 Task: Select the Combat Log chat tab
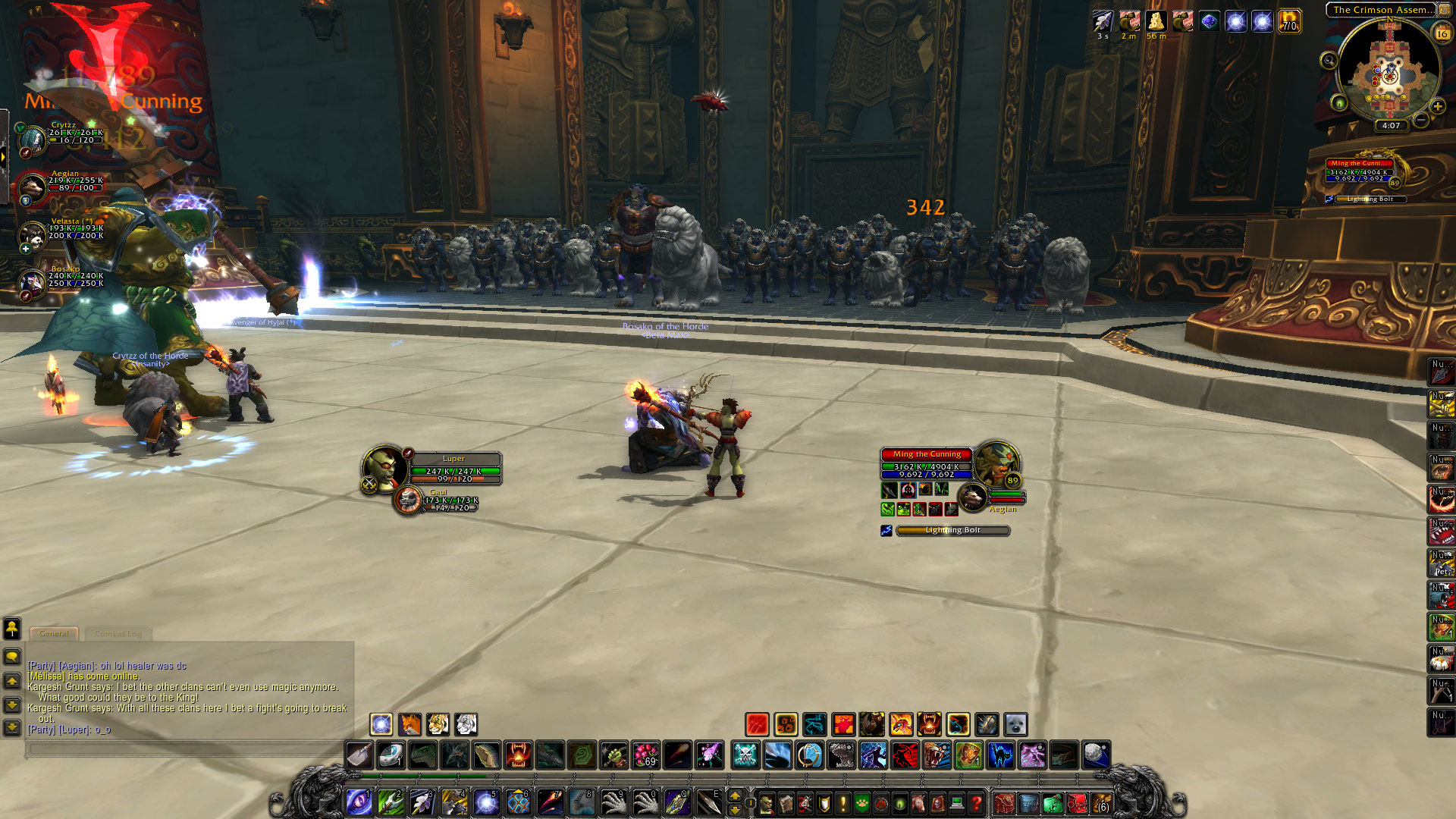118,633
